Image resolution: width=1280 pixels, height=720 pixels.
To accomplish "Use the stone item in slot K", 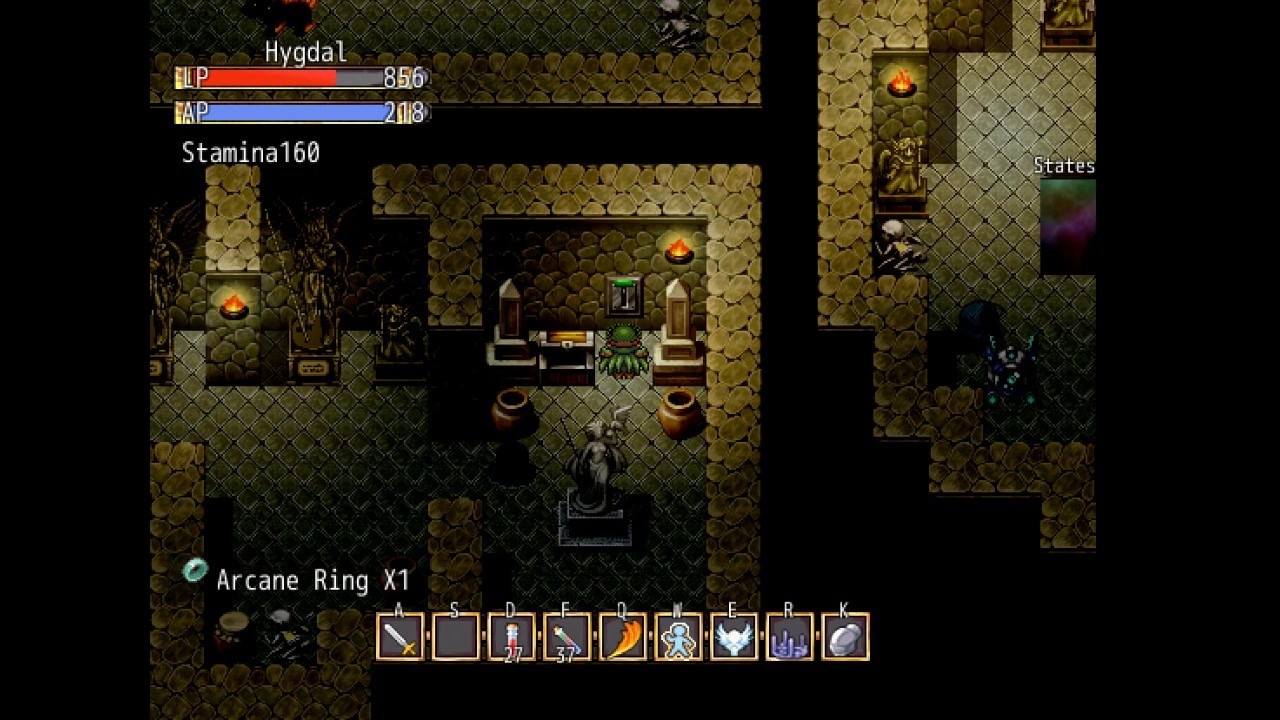I will [x=844, y=637].
